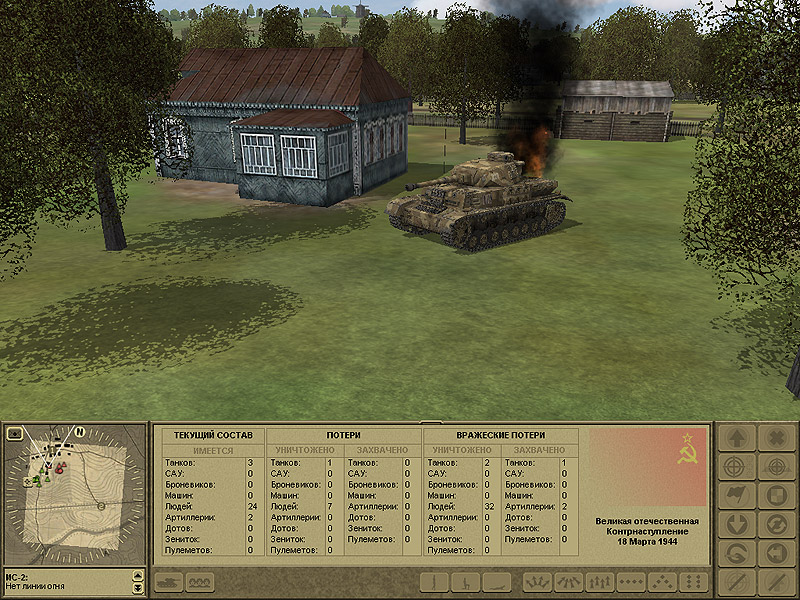Activate the shield defend order
This screenshot has width=800, height=600.
click(x=775, y=496)
